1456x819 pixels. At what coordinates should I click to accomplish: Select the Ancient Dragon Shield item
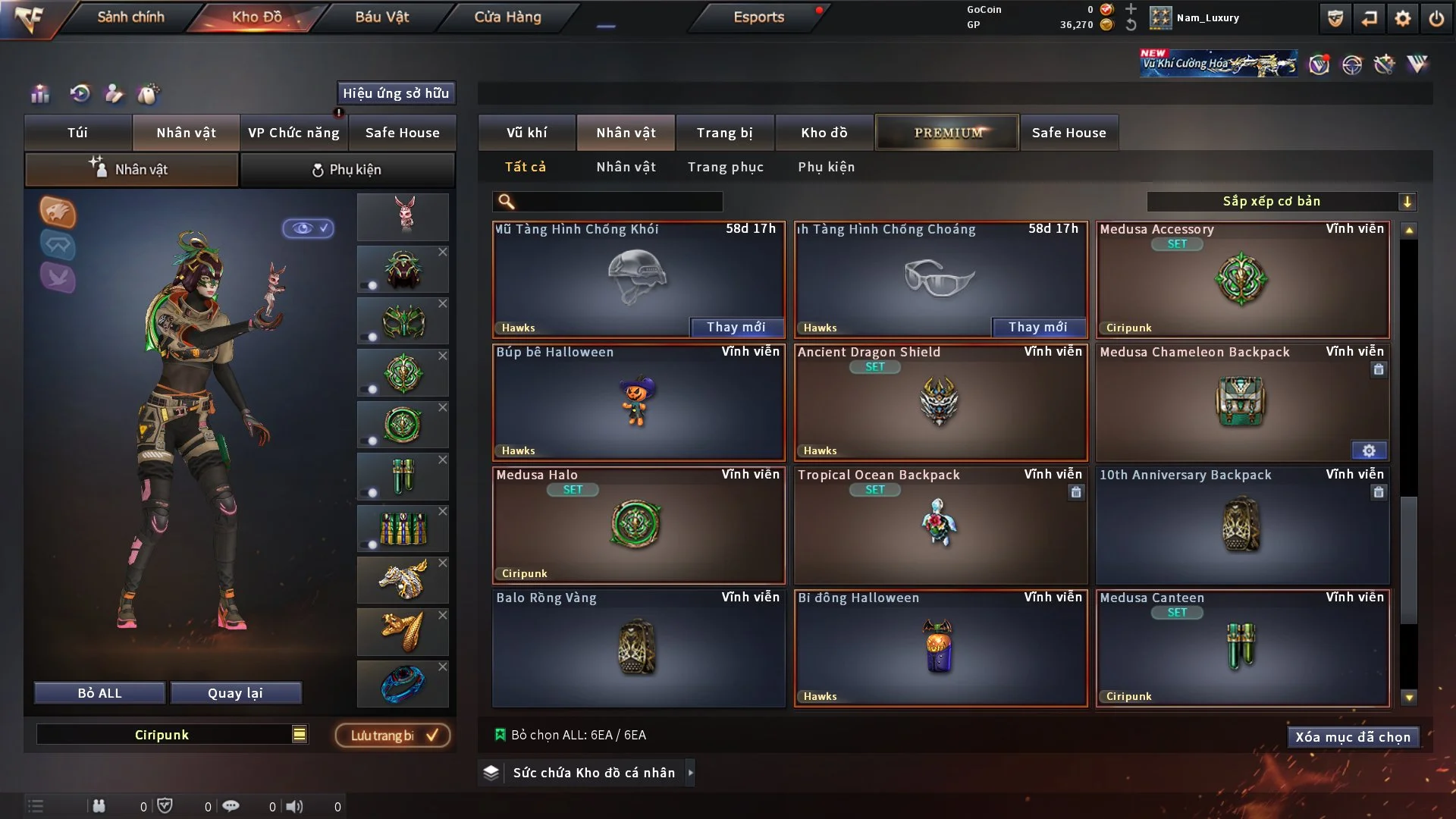pos(940,403)
